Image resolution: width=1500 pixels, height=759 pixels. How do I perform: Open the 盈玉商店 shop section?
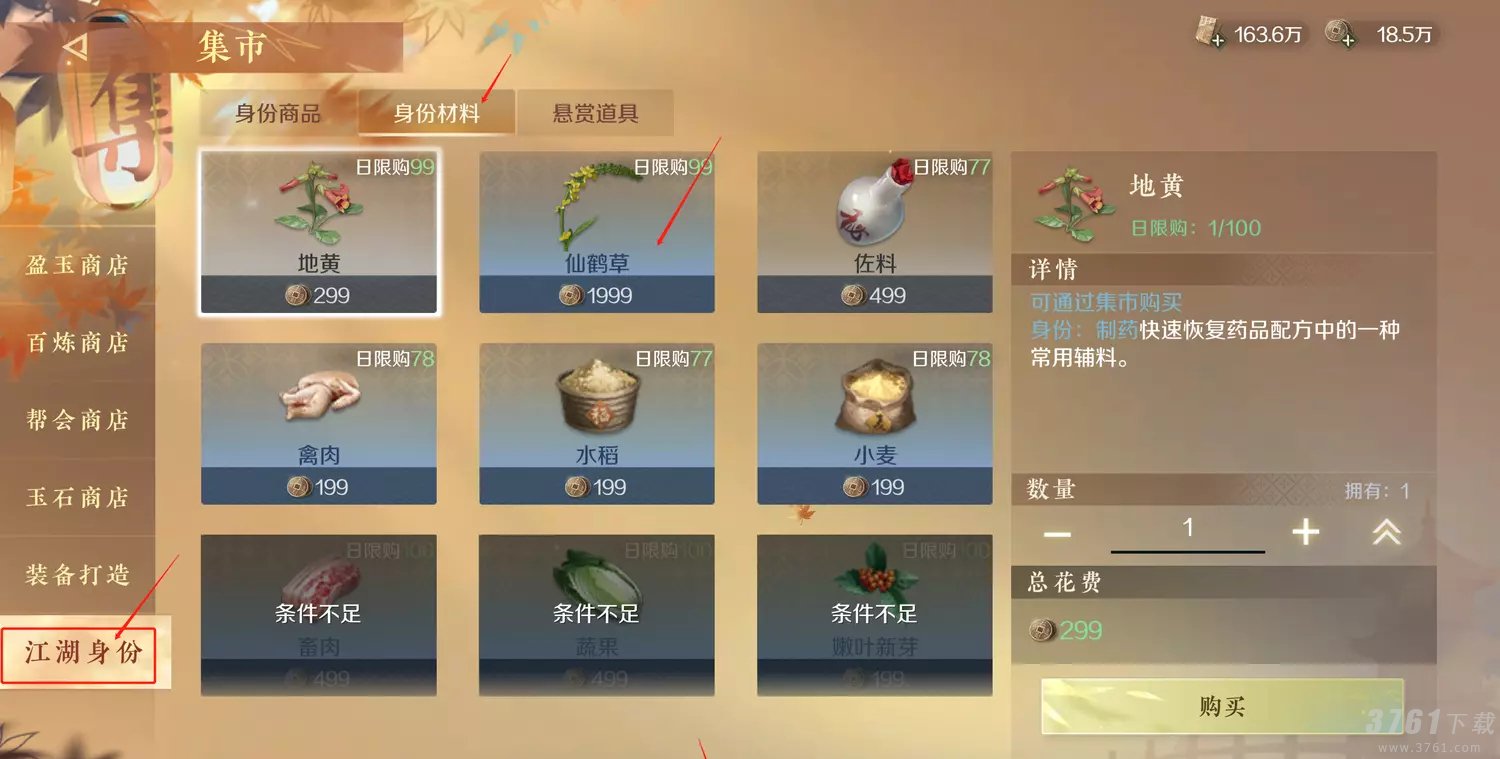[x=75, y=265]
